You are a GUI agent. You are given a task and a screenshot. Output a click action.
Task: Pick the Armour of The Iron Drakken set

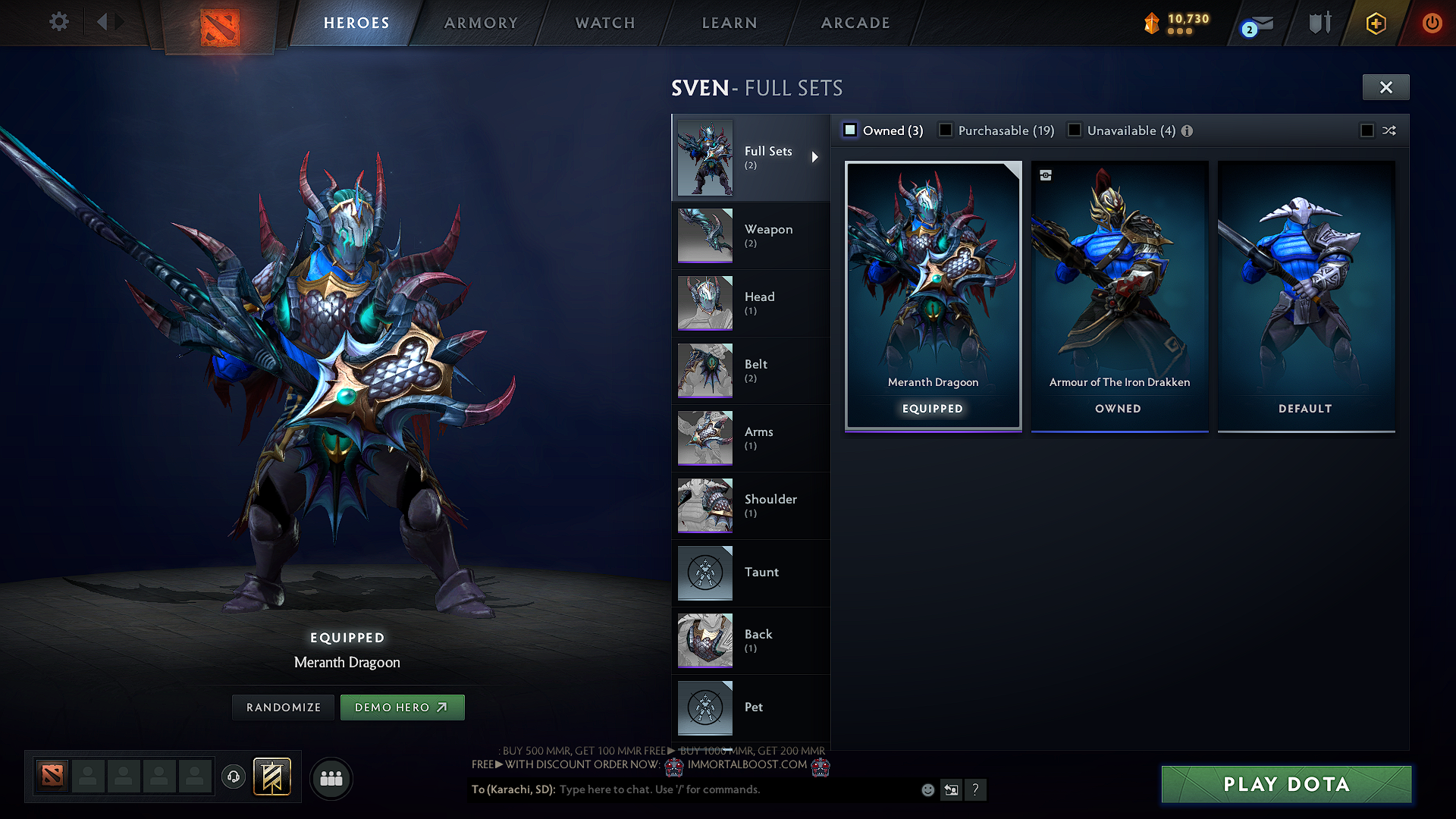coord(1119,296)
